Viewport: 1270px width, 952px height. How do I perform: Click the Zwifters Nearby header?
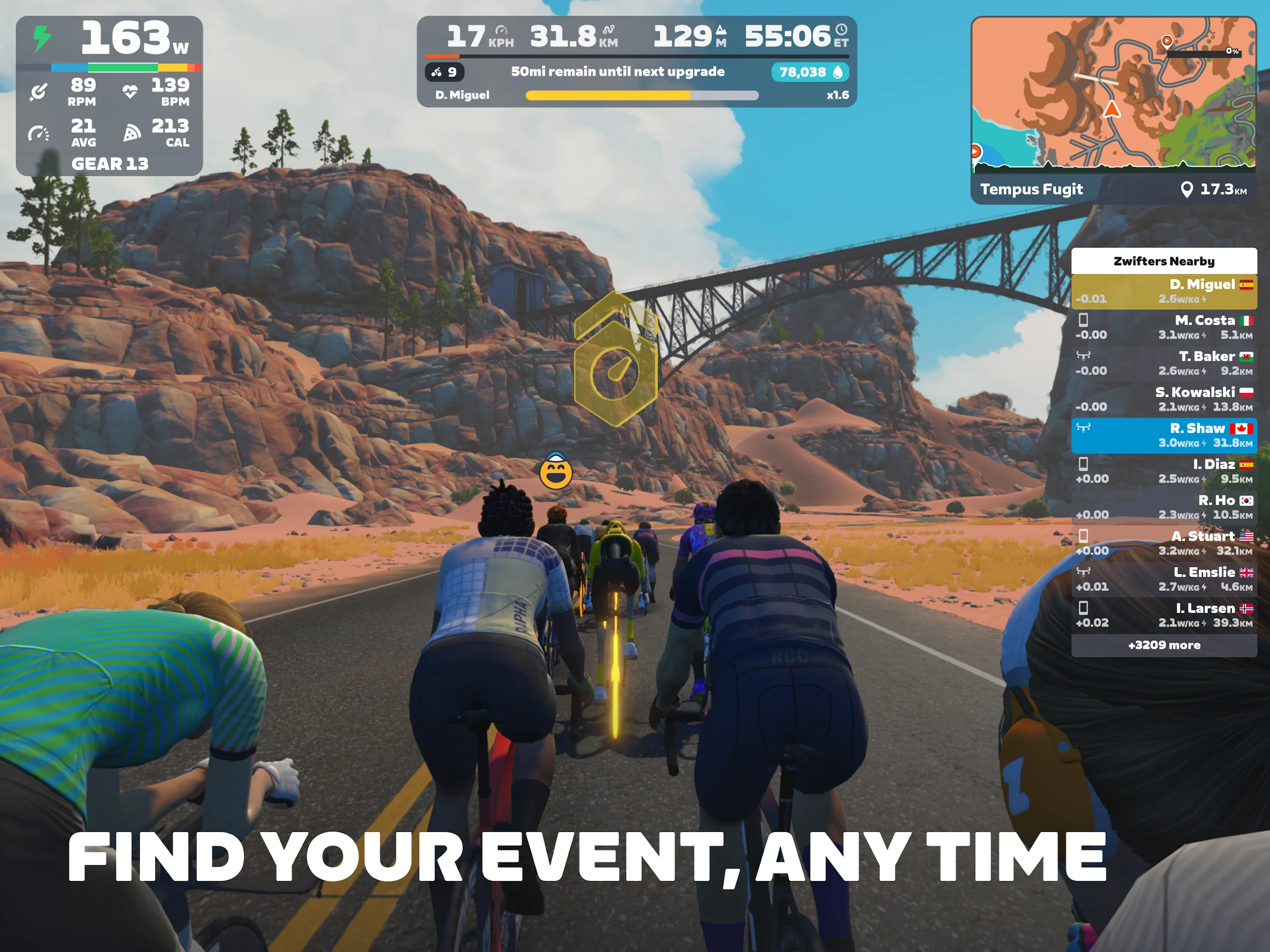[1163, 261]
